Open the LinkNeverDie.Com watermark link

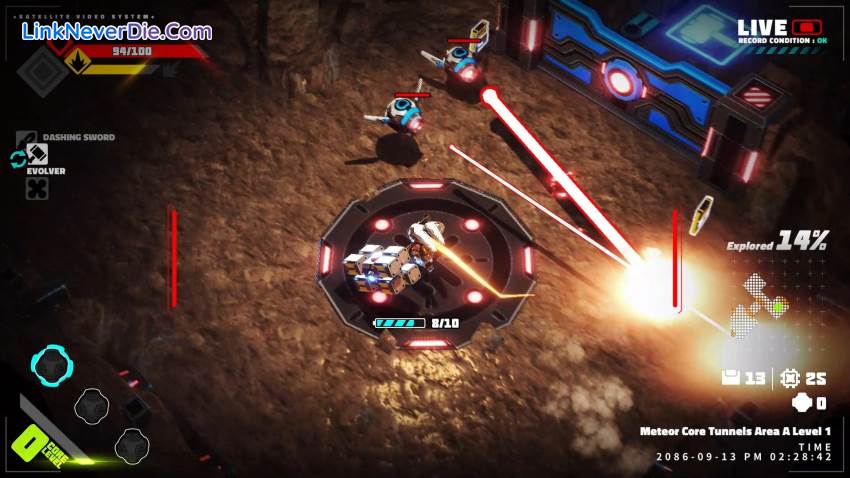117,32
